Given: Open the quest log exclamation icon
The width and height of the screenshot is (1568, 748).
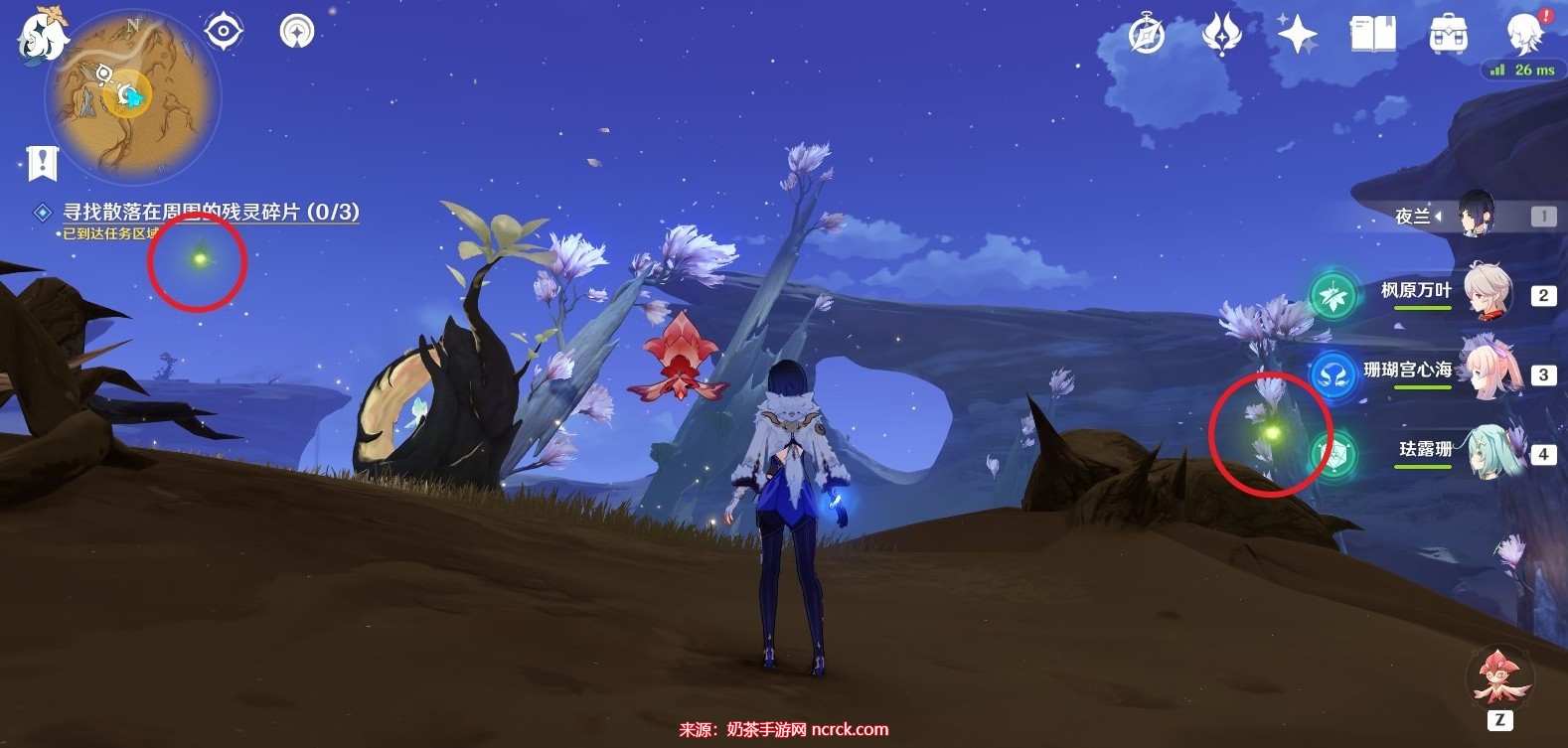Looking at the screenshot, I should [43, 162].
